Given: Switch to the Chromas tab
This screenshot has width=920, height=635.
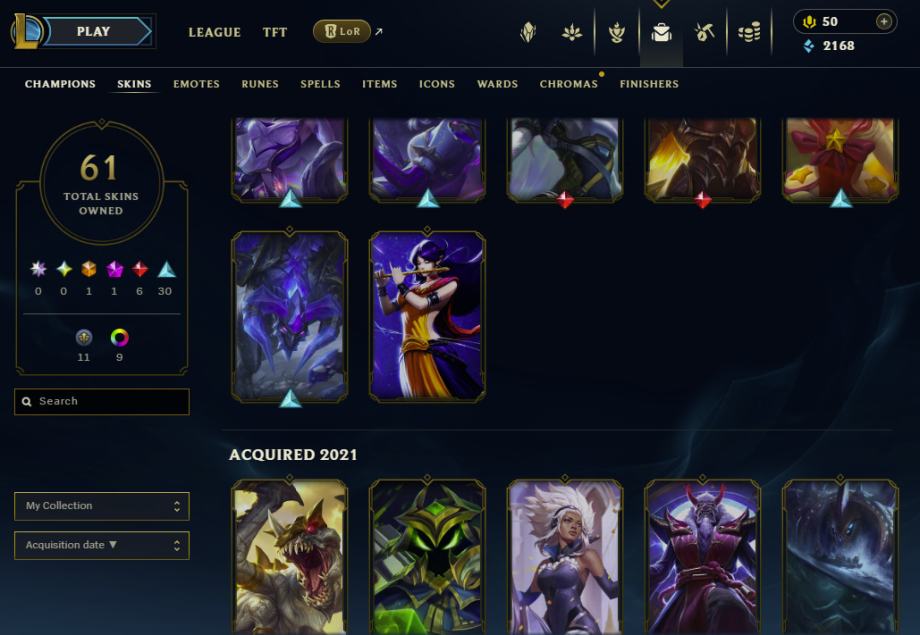Looking at the screenshot, I should click(568, 84).
